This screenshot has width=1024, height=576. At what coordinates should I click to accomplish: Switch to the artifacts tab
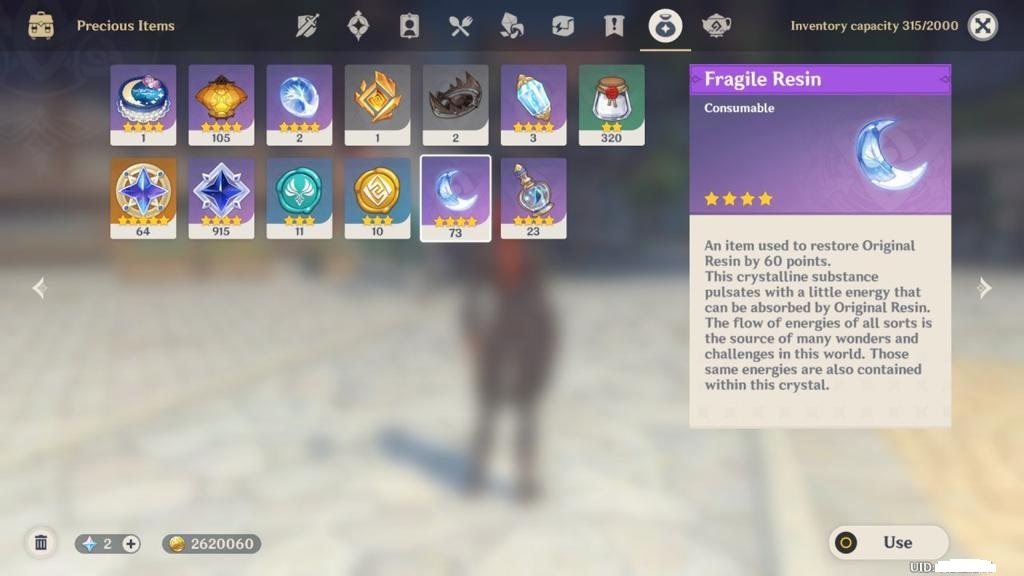[x=358, y=26]
